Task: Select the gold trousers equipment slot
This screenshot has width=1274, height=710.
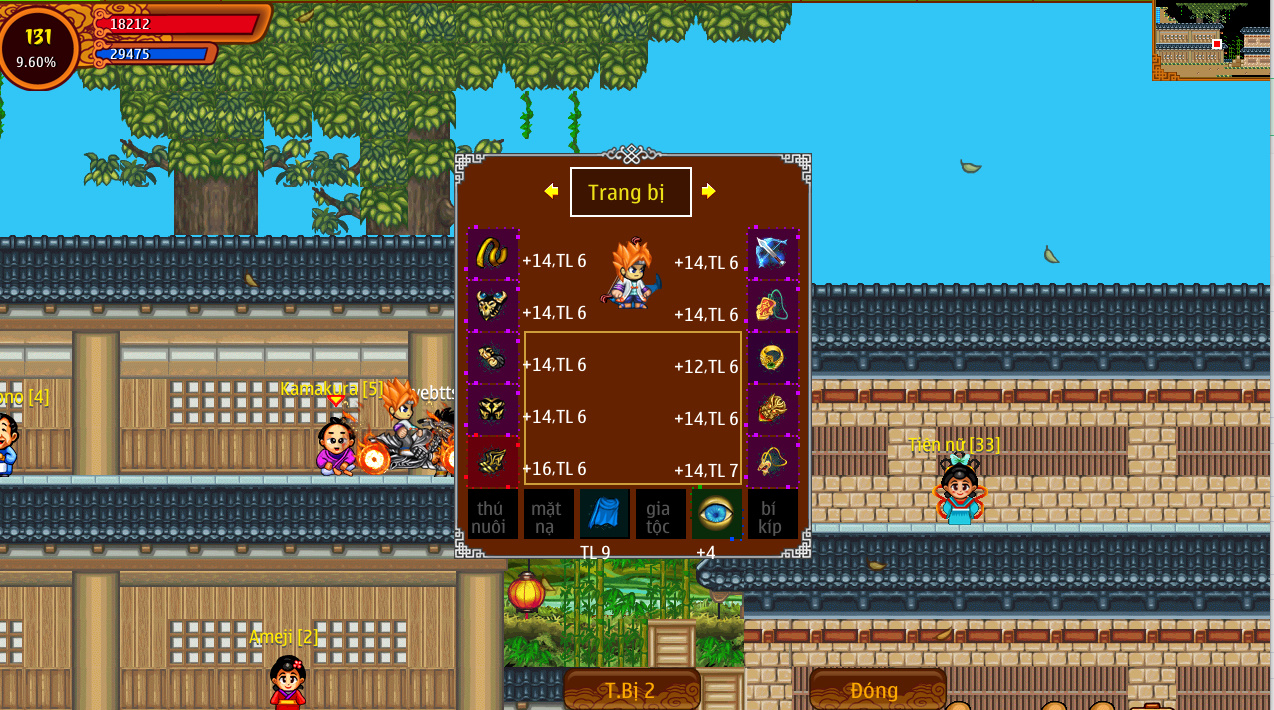Action: point(493,409)
